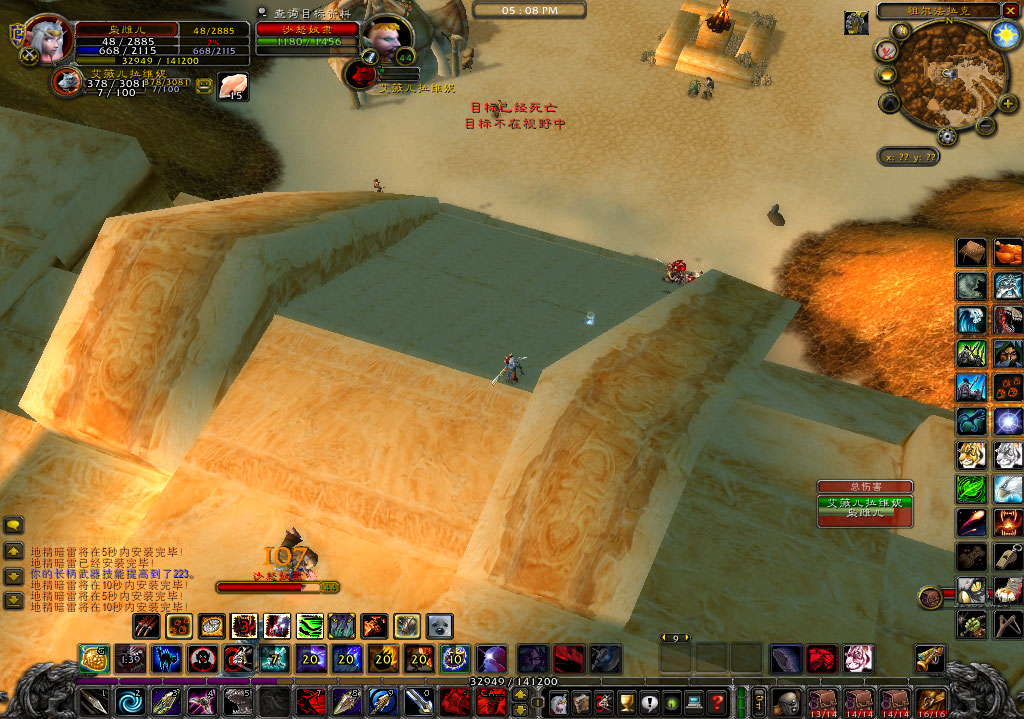Select the player portrait frame

[47, 40]
